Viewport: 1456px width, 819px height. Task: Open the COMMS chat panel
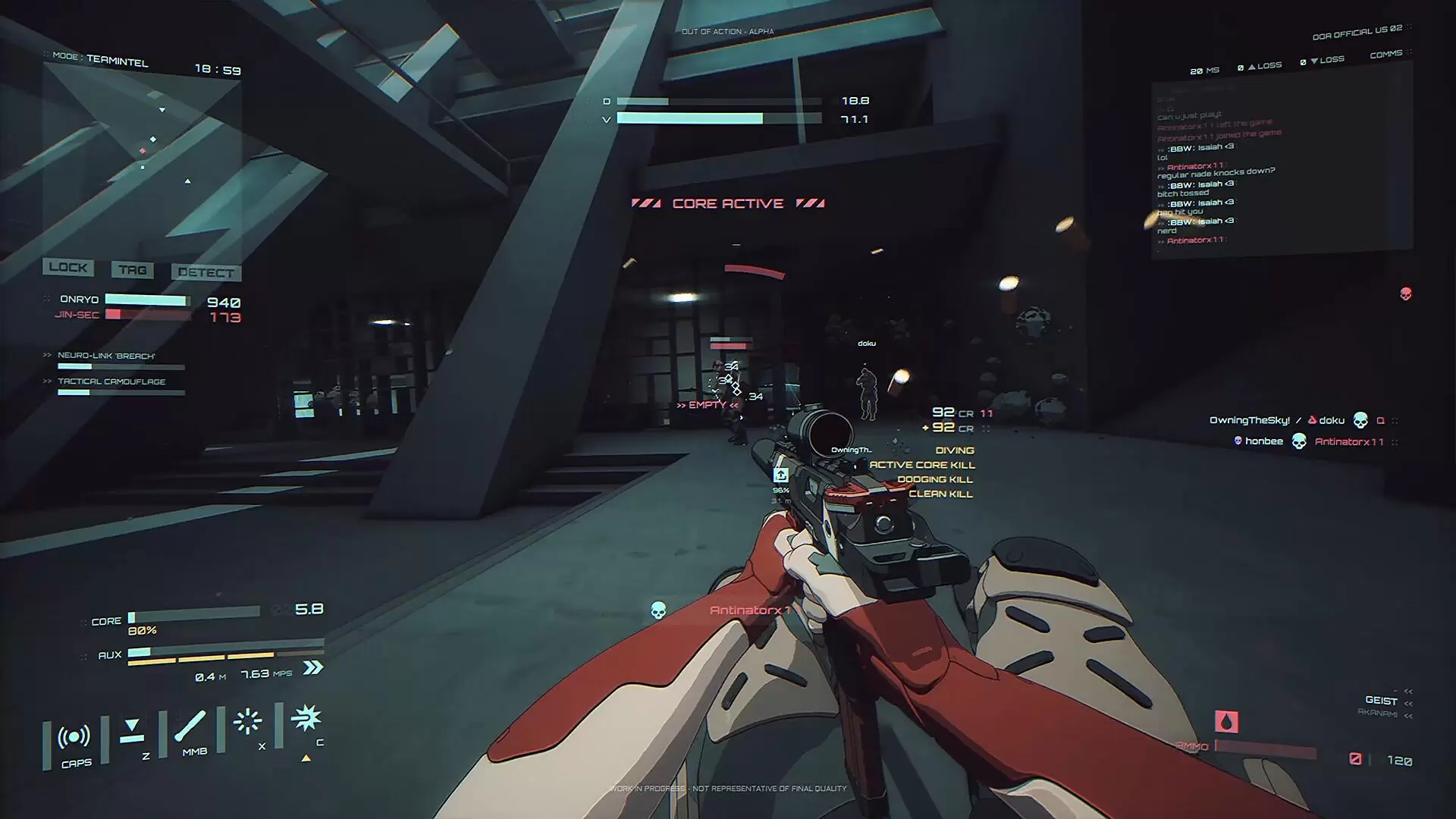(x=1386, y=55)
